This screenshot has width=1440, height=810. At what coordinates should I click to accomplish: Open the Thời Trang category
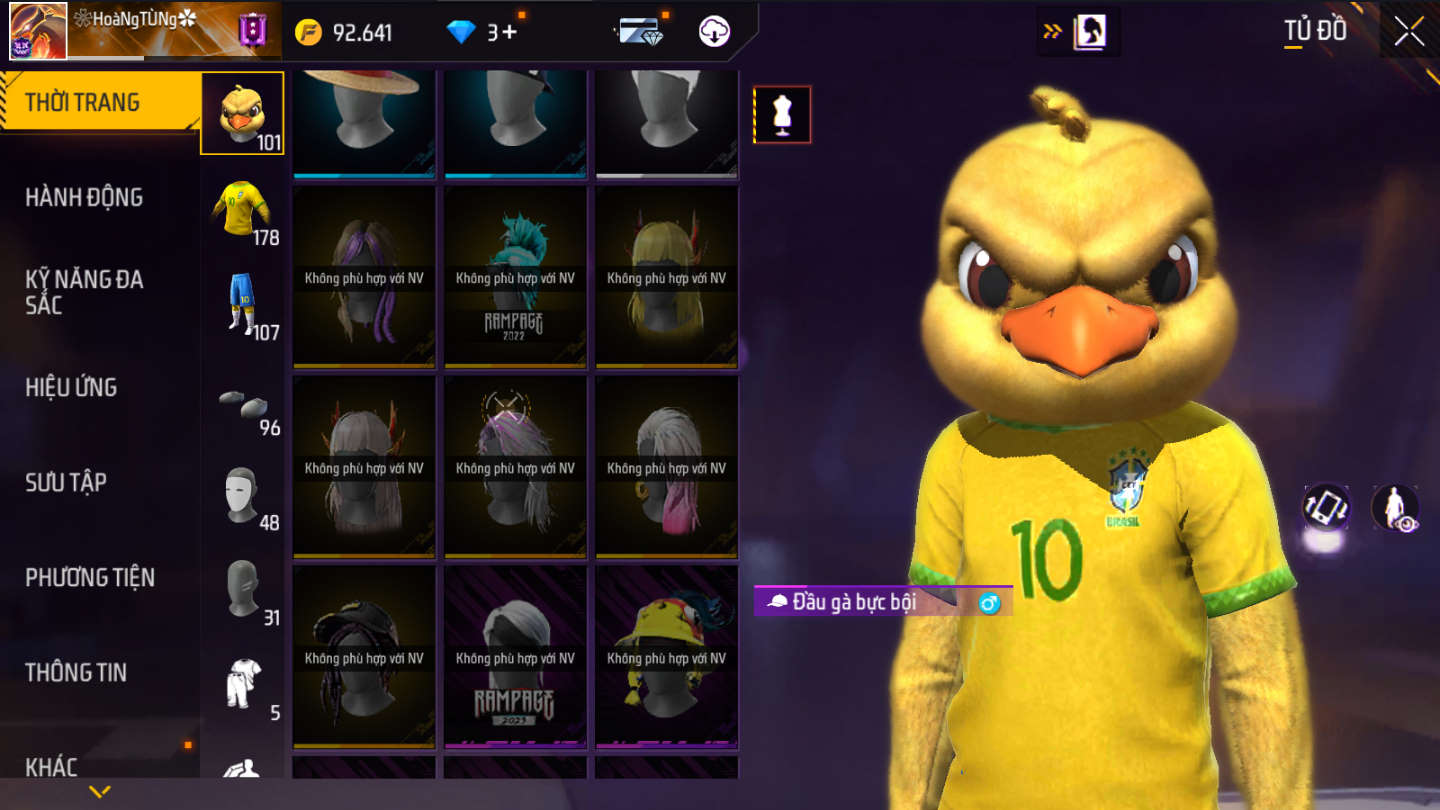pos(83,102)
